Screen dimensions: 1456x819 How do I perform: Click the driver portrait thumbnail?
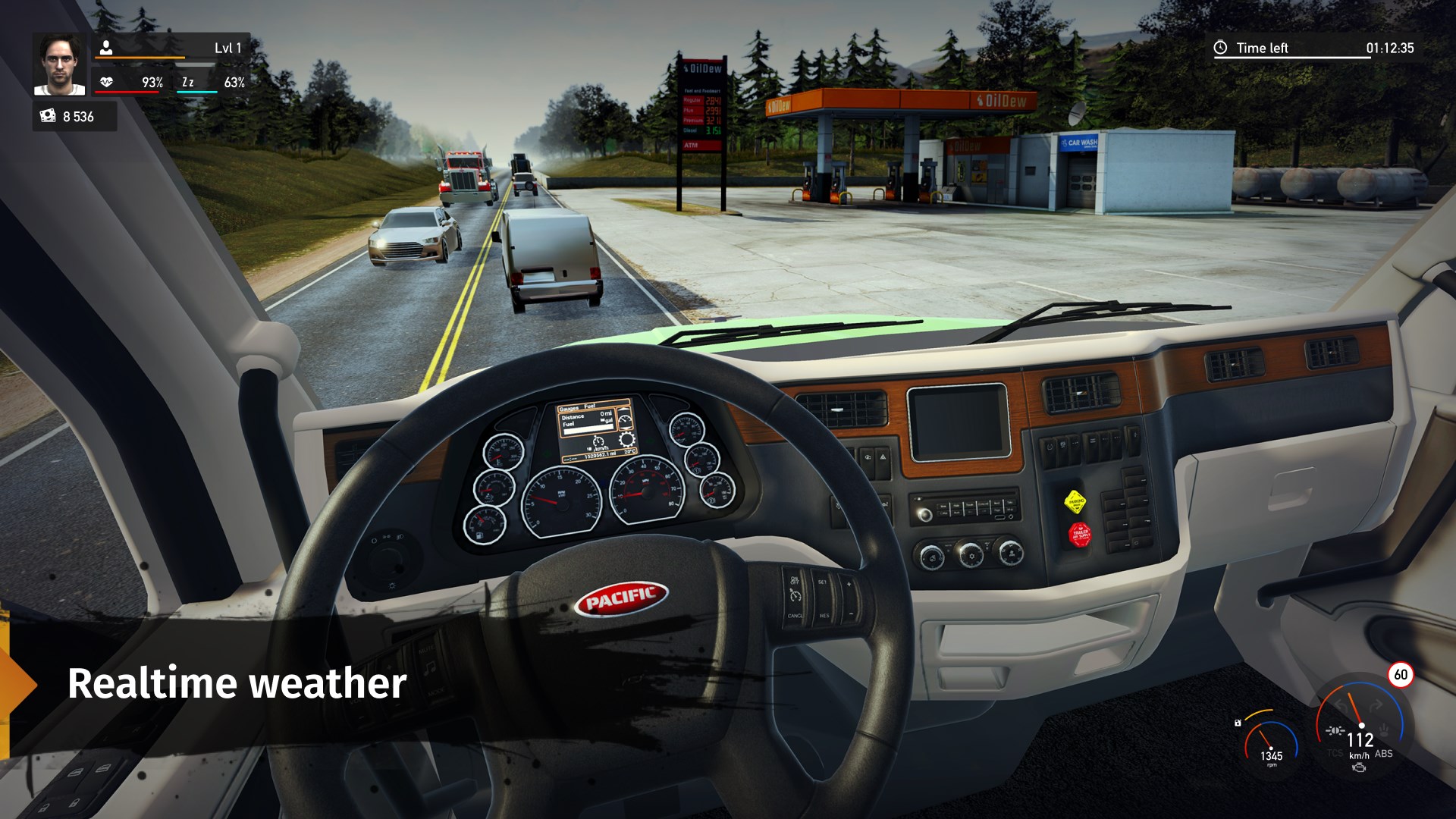pos(61,64)
